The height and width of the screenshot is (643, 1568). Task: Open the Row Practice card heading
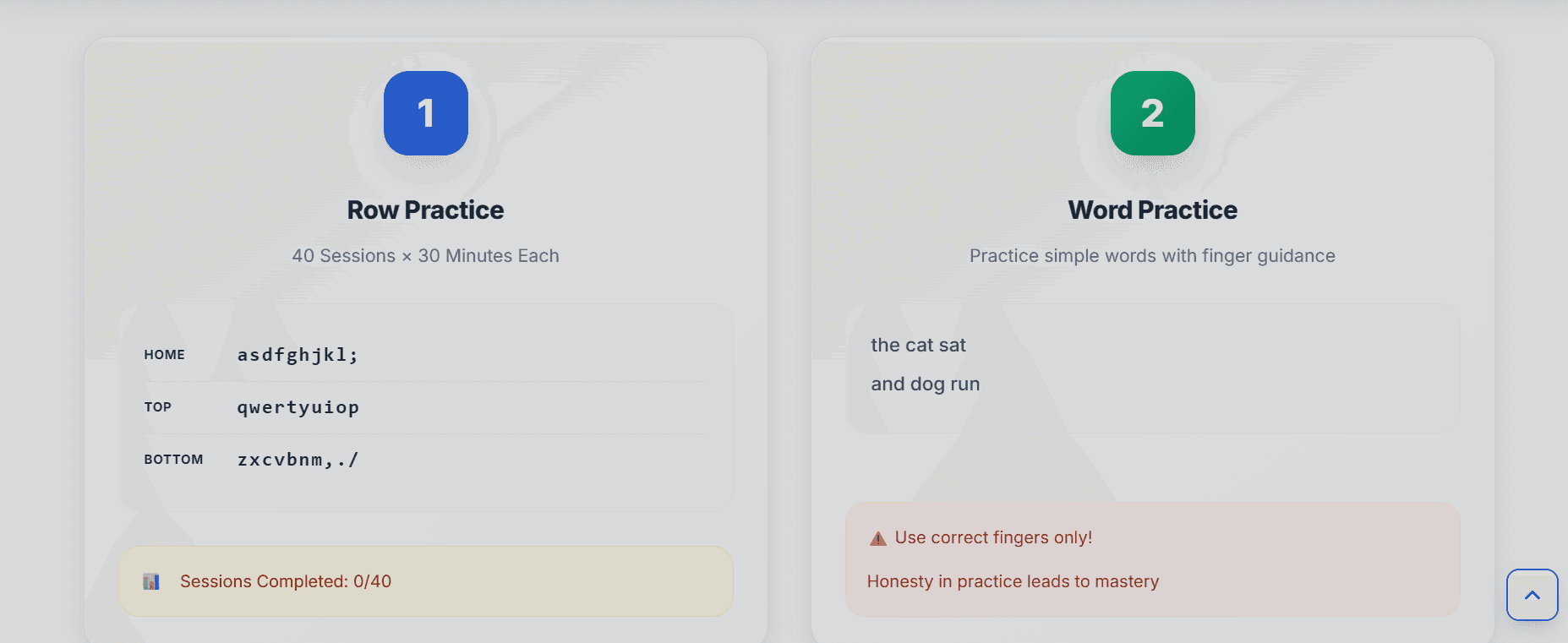425,210
